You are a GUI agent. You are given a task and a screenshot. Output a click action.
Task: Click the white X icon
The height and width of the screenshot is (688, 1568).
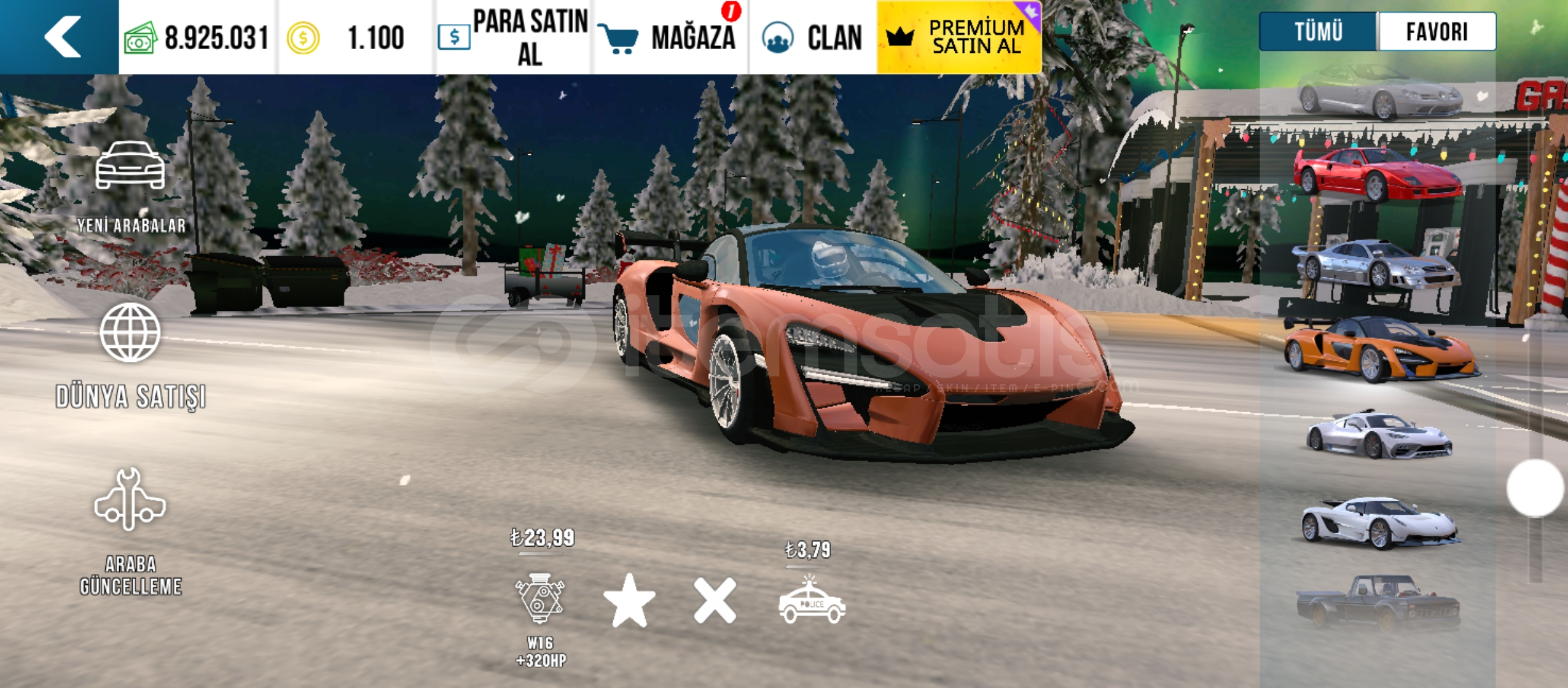pyautogui.click(x=715, y=600)
